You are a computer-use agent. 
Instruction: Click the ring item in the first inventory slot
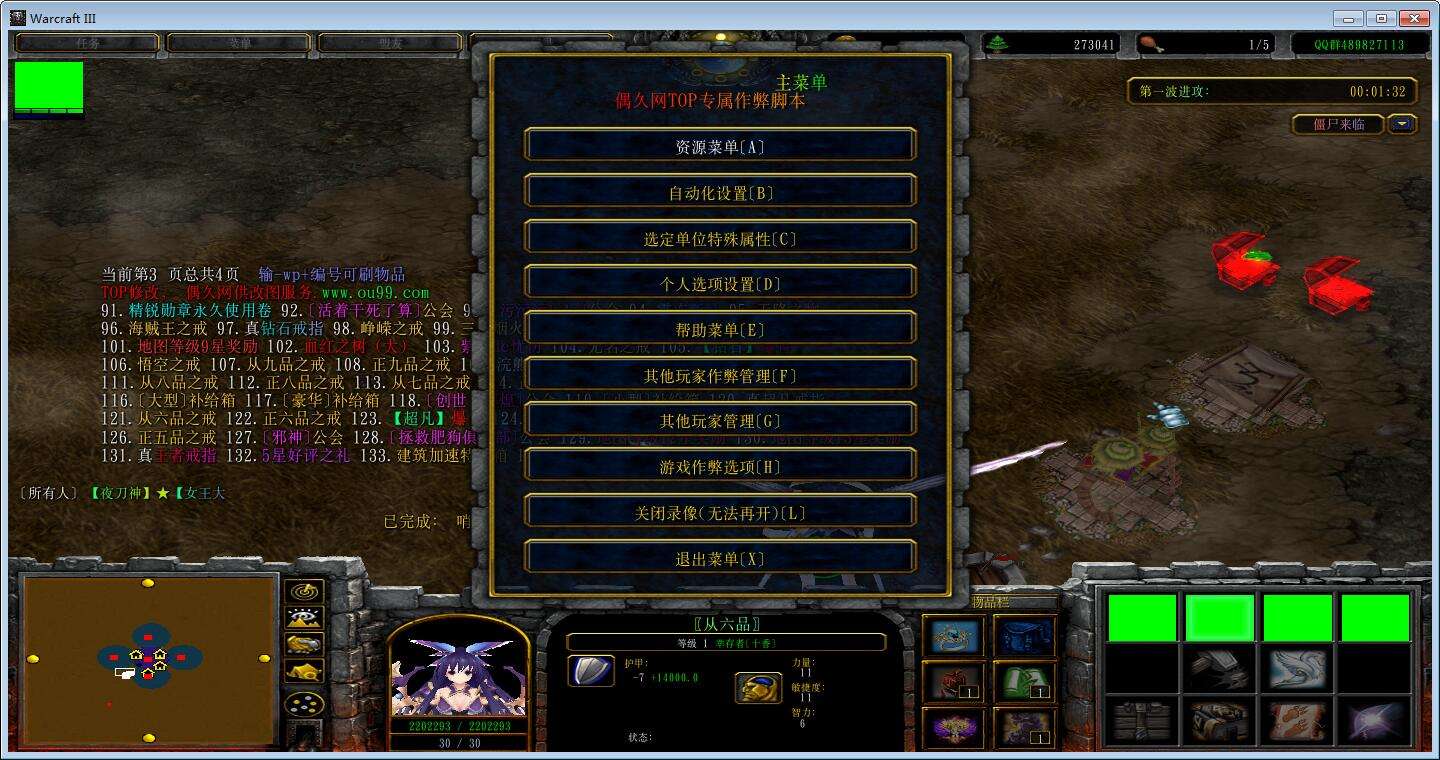[x=955, y=638]
